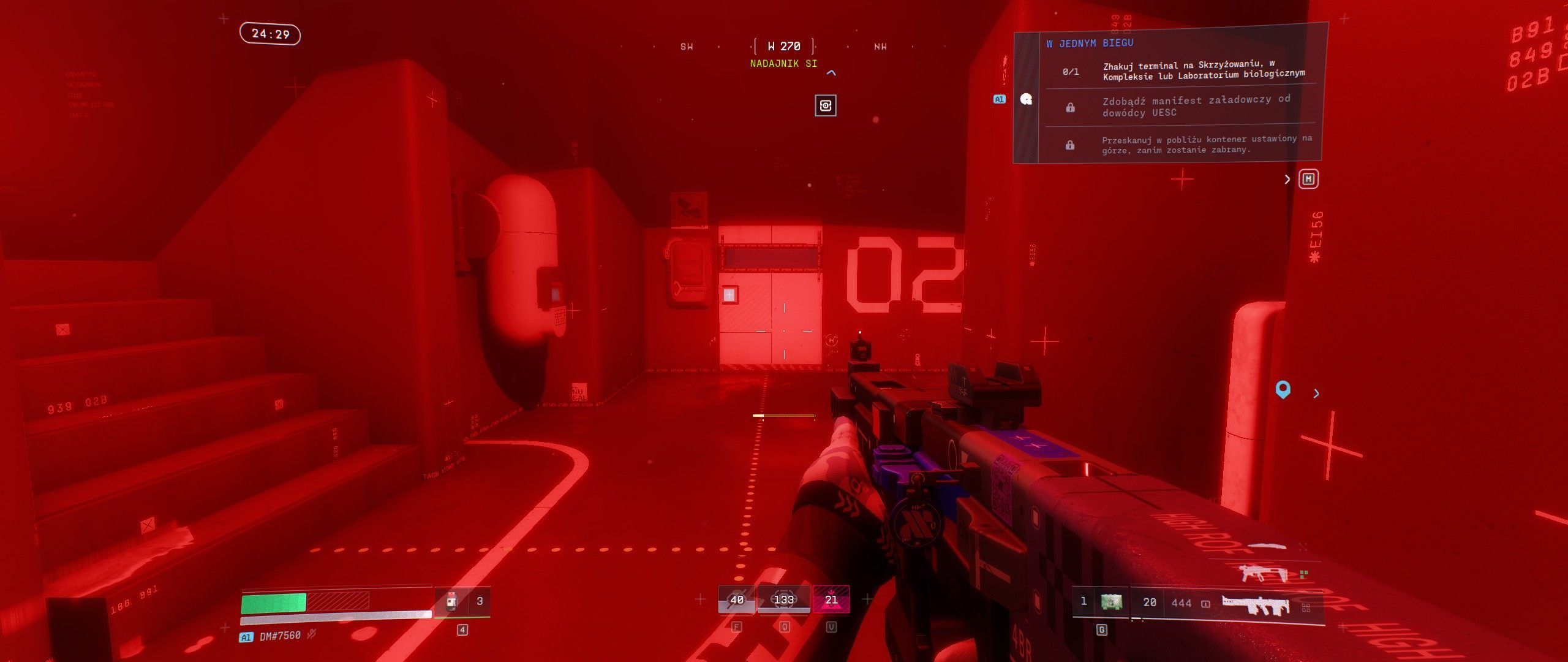
Task: Open the 'W JEDNYM BIEGU' contract tracker
Action: pos(1090,43)
